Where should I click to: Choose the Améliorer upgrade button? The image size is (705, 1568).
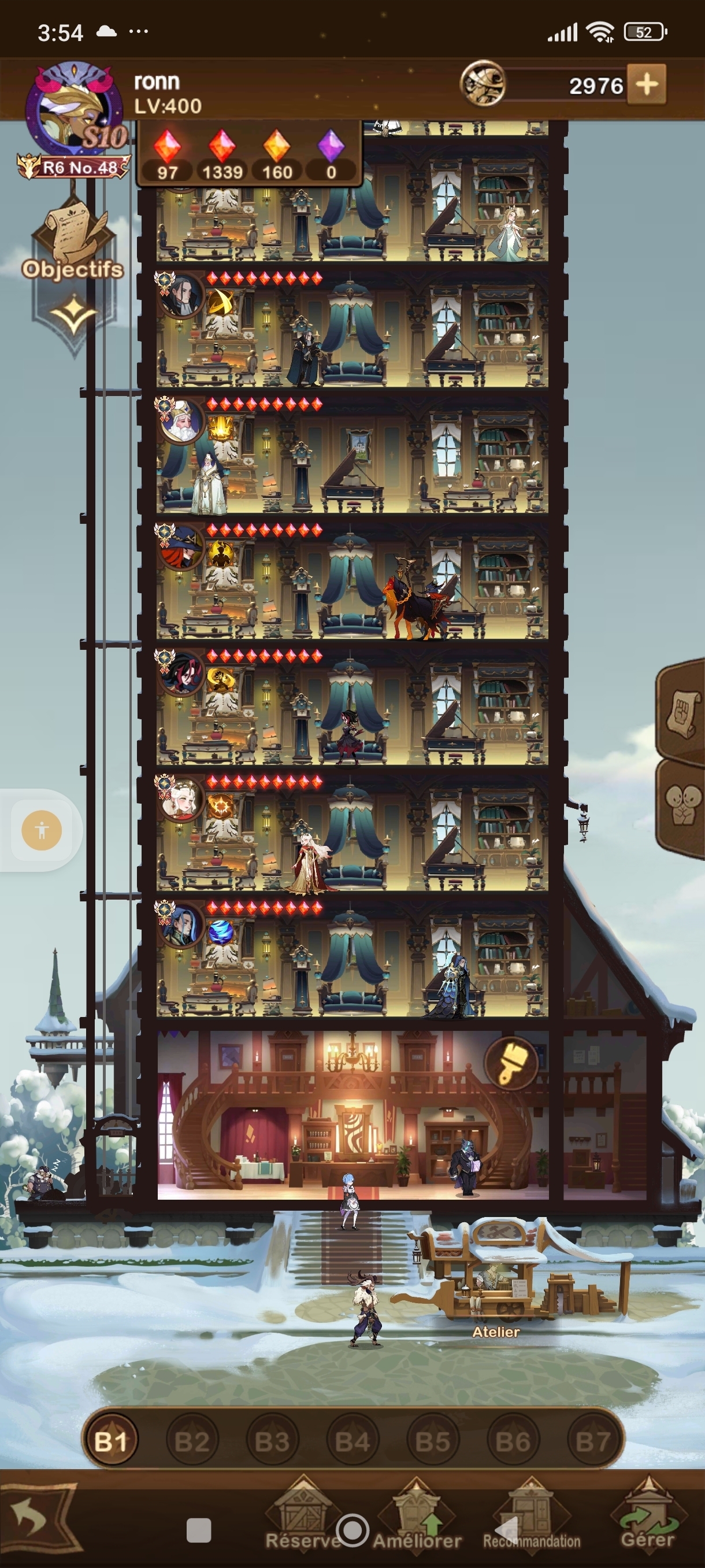pos(417,1515)
